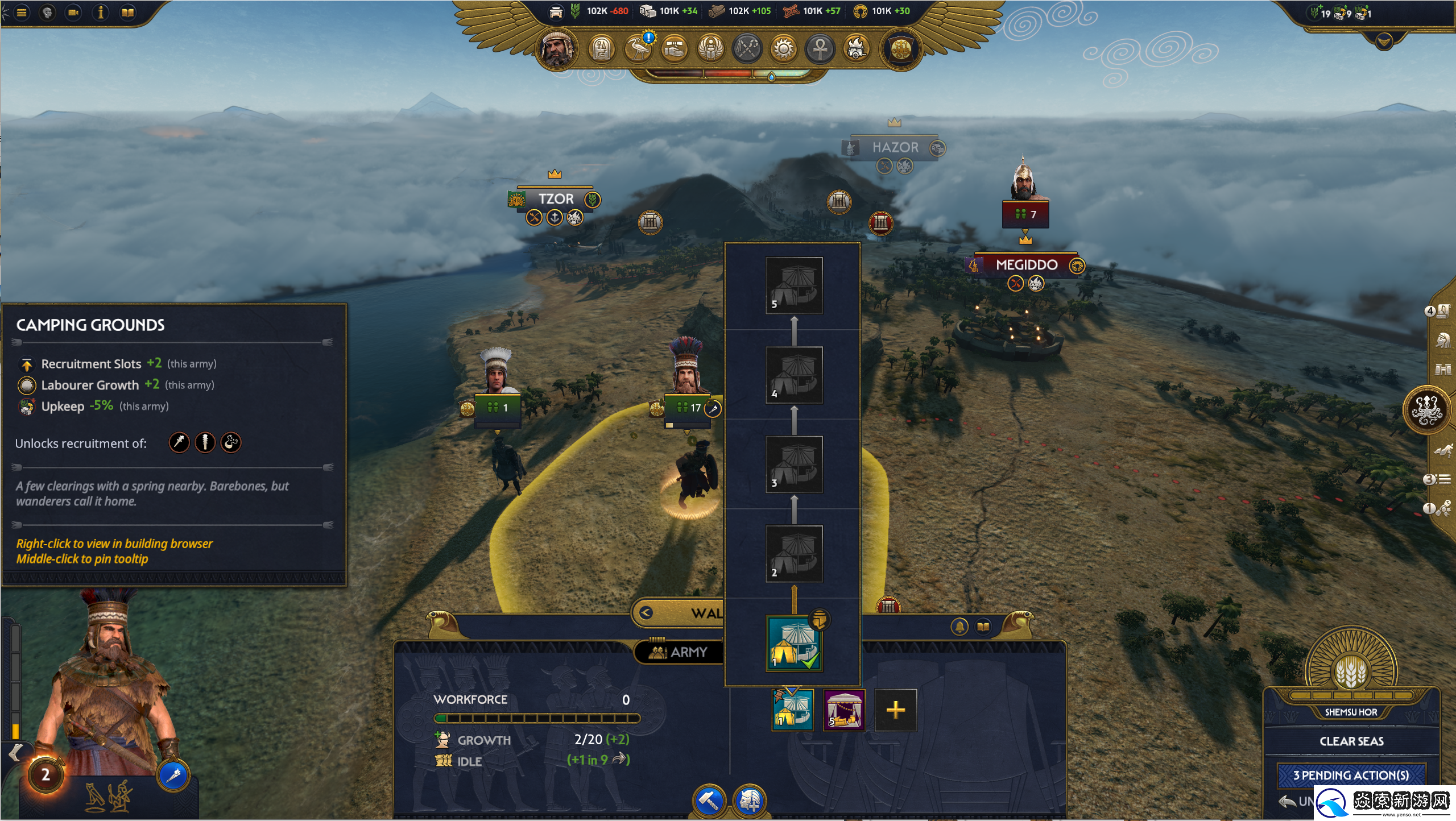Viewport: 1456px width, 821px height.
Task: Click the blue hammer construction button
Action: coord(709,801)
